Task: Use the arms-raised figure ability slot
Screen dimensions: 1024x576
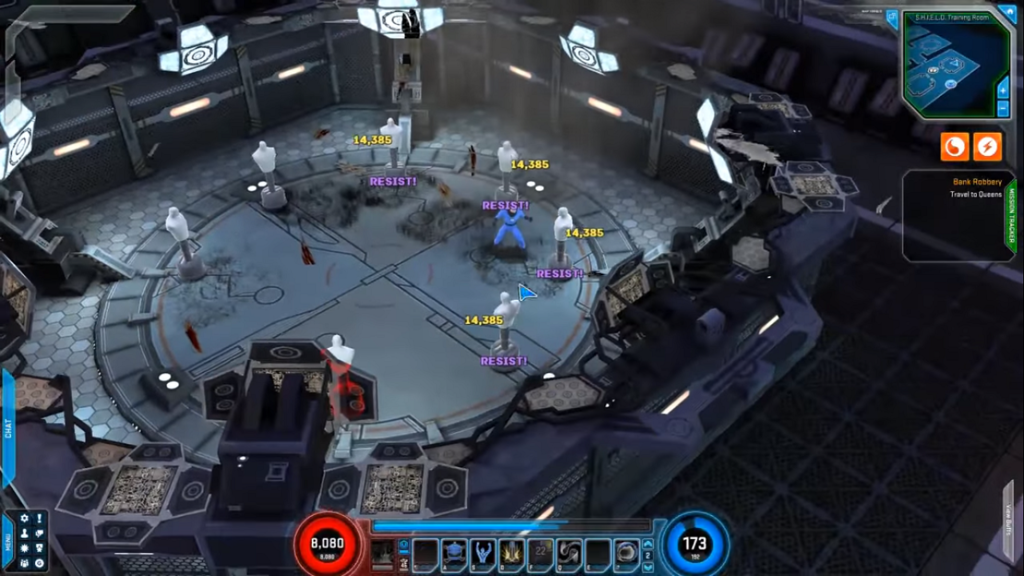Action: (484, 553)
